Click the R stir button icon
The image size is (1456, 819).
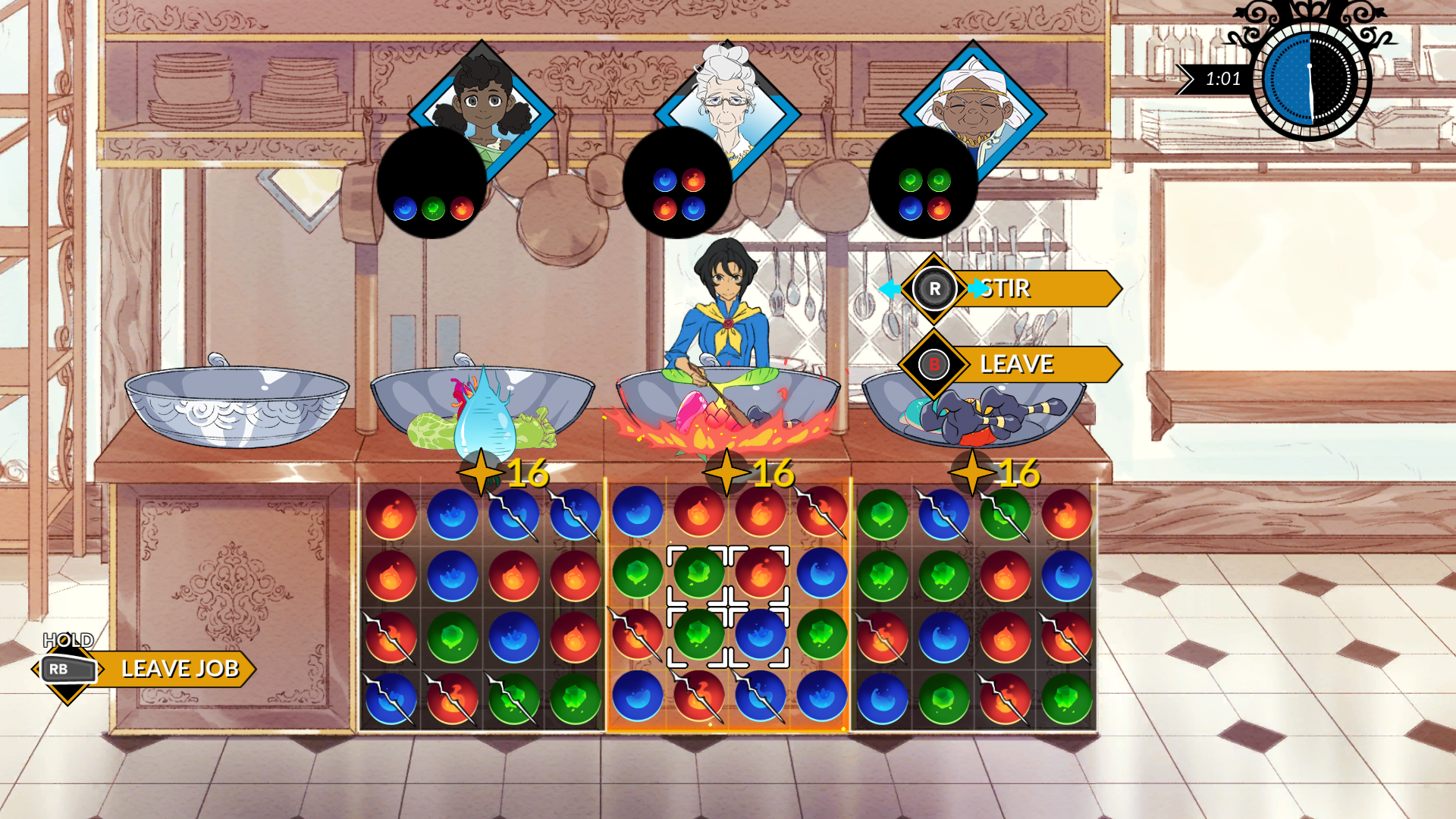(937, 288)
